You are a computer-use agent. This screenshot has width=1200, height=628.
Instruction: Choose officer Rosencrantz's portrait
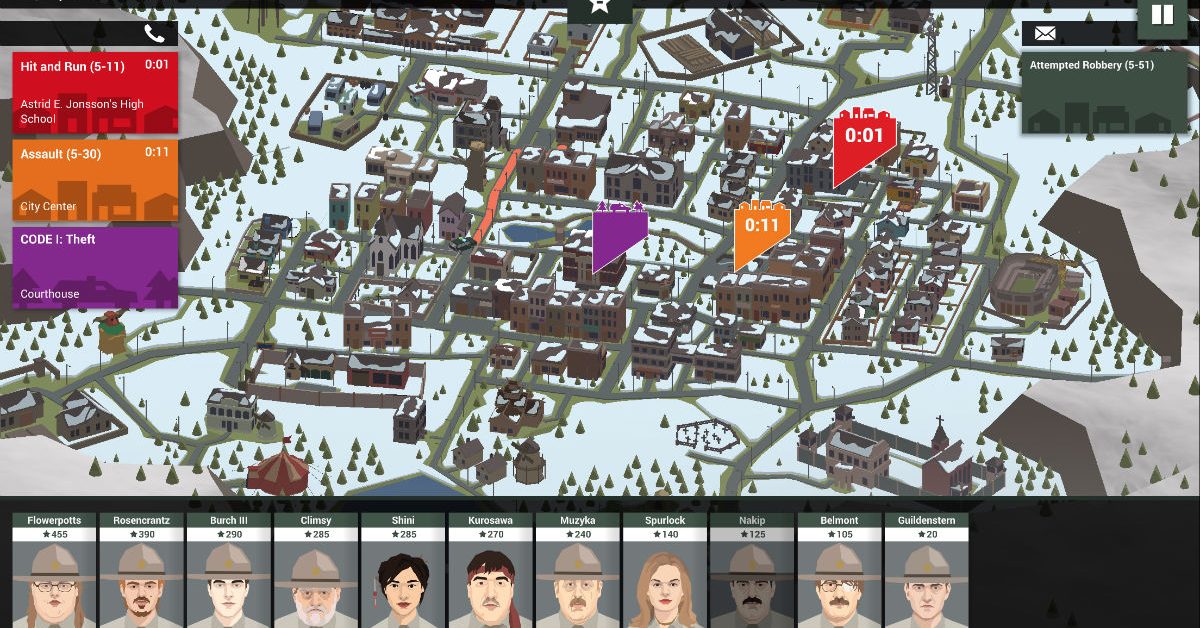point(142,570)
